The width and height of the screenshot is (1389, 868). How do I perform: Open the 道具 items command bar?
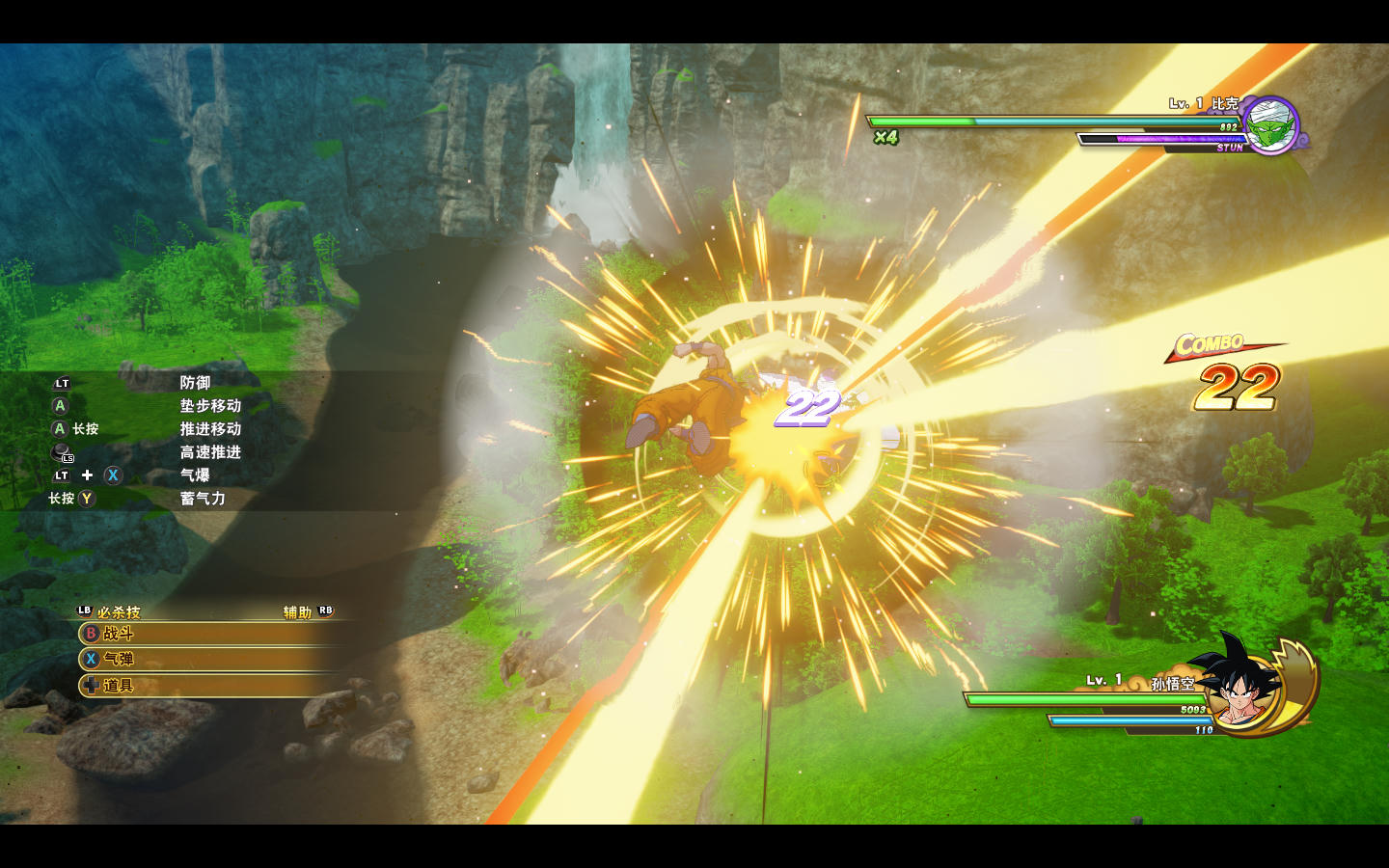(207, 686)
